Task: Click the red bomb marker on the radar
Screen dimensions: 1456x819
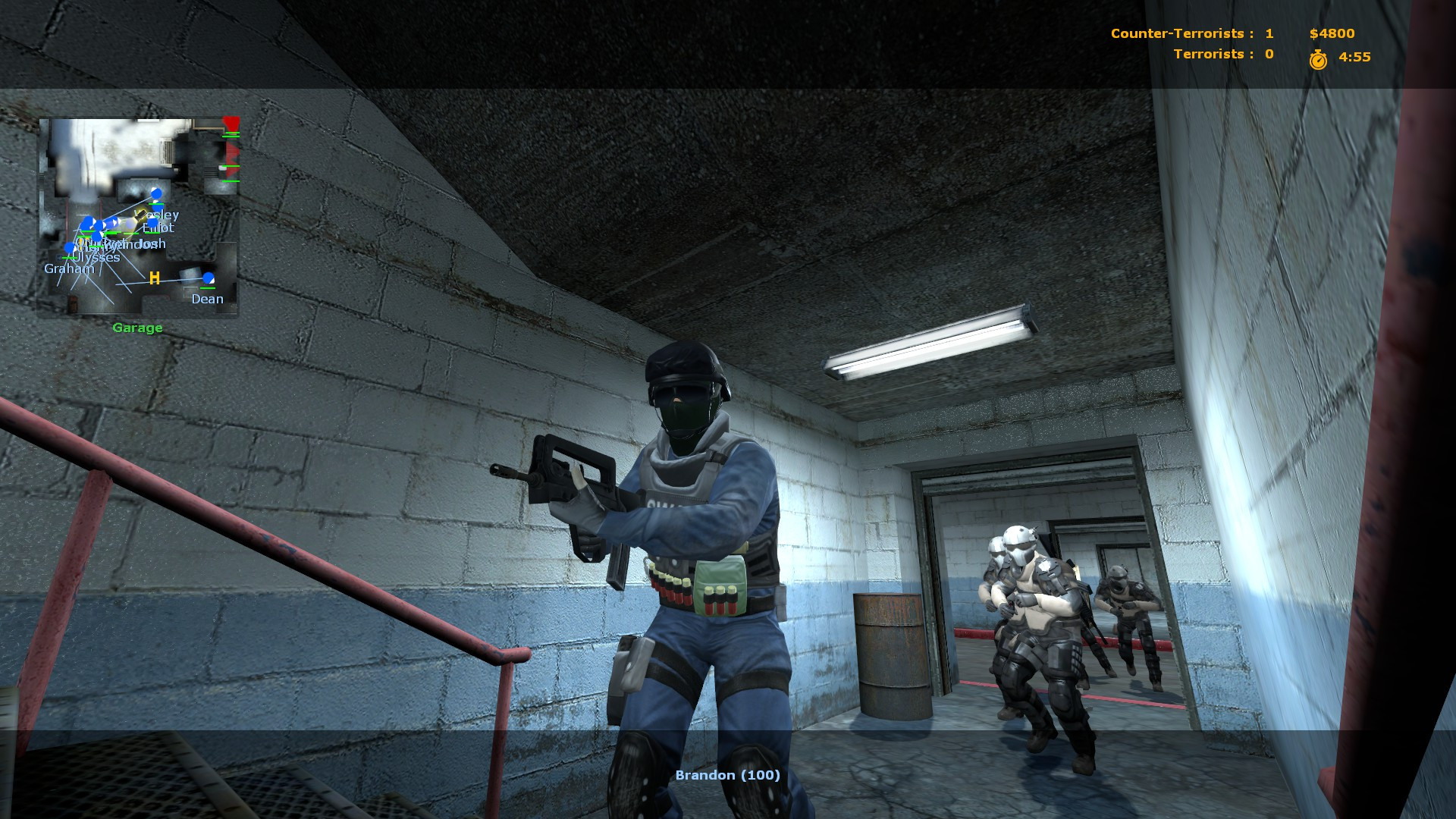Action: tap(231, 124)
